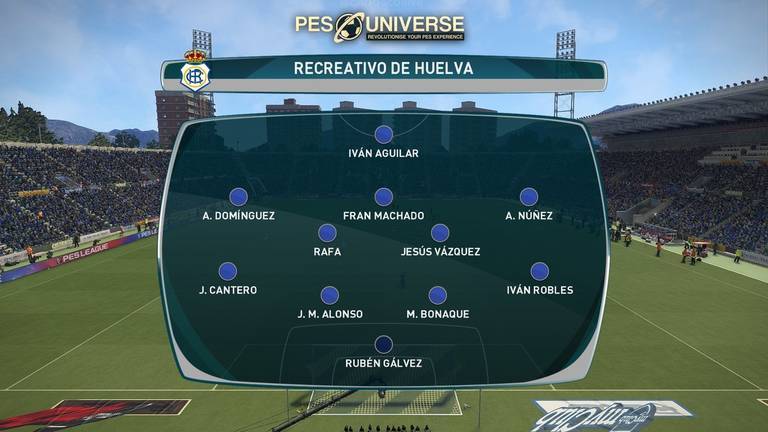This screenshot has width=768, height=432.
Task: Select J. Cantero's defender marker
Action: point(228,271)
